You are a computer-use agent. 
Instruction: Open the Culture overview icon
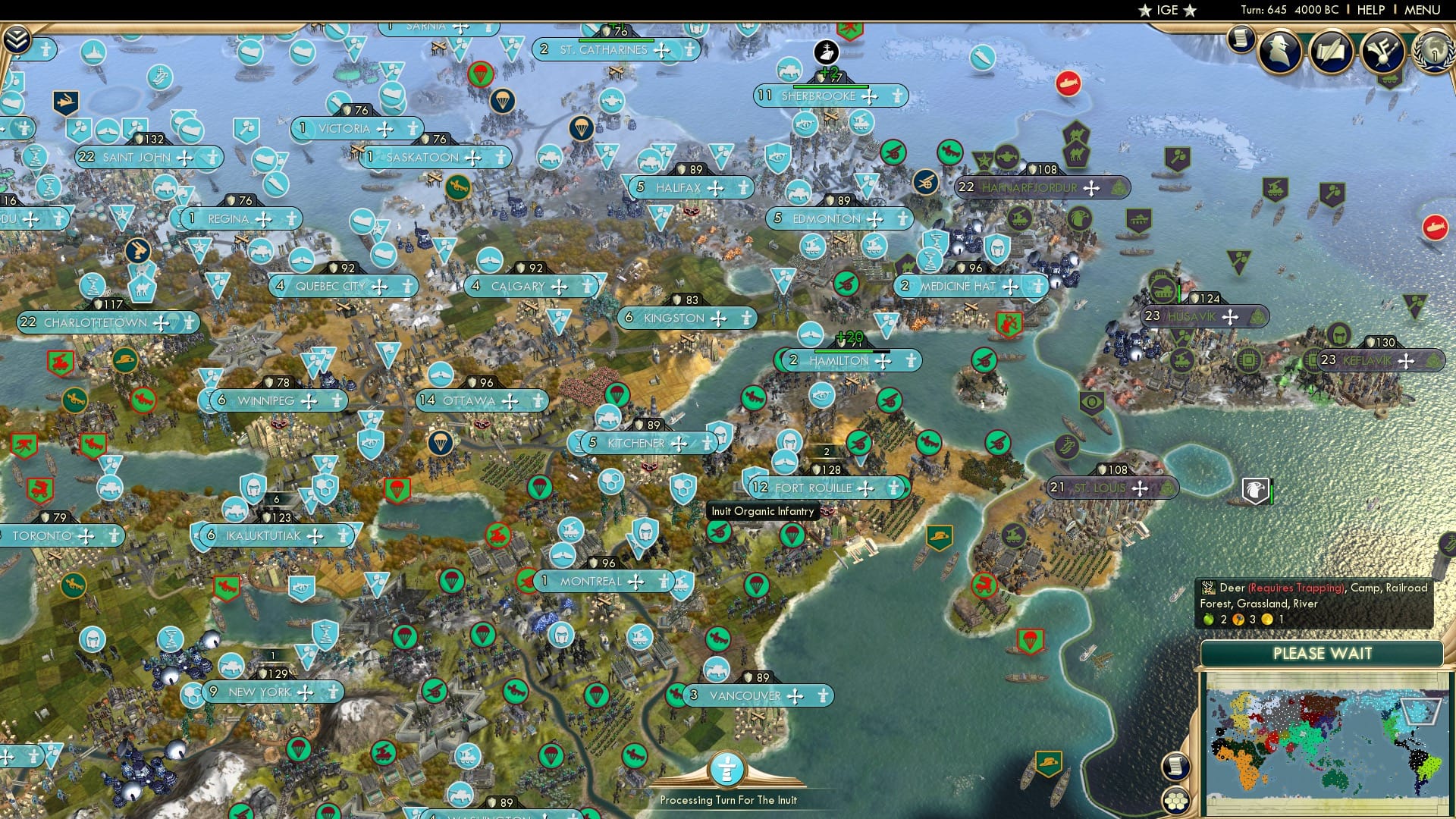[x=1382, y=50]
